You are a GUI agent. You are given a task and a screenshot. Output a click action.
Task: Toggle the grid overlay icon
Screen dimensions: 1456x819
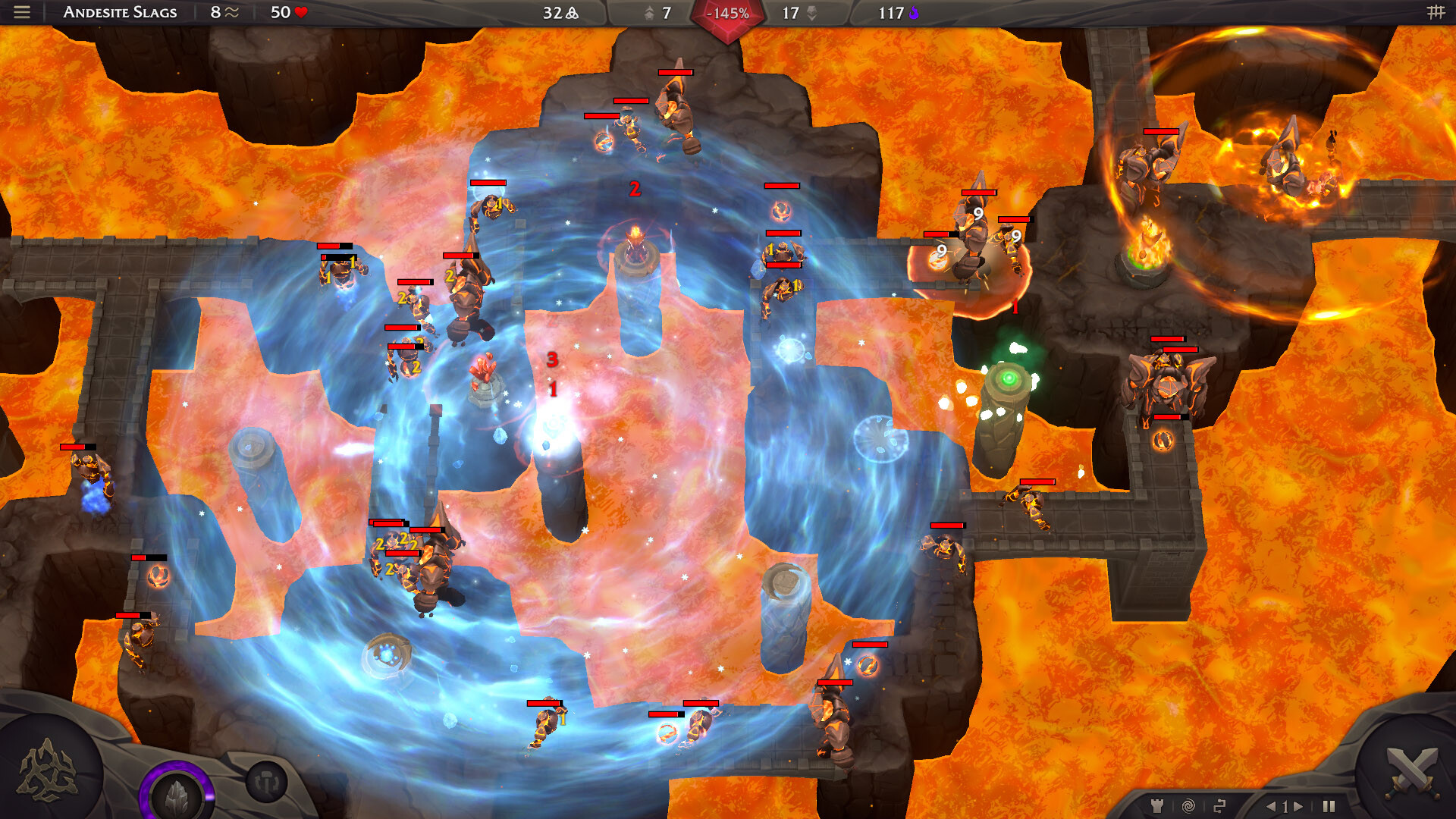click(x=1437, y=12)
